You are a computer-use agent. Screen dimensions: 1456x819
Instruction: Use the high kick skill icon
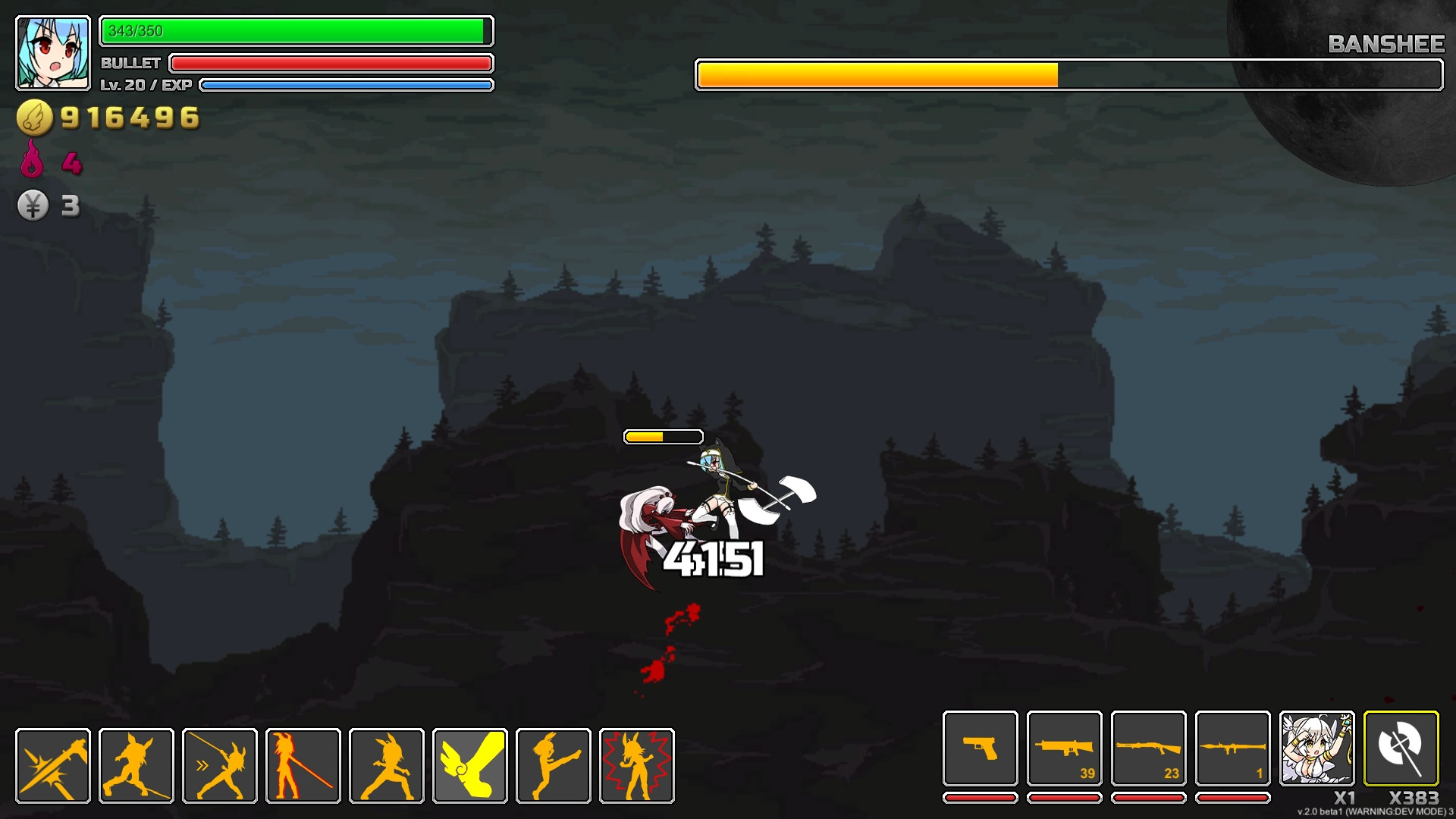pyautogui.click(x=552, y=764)
